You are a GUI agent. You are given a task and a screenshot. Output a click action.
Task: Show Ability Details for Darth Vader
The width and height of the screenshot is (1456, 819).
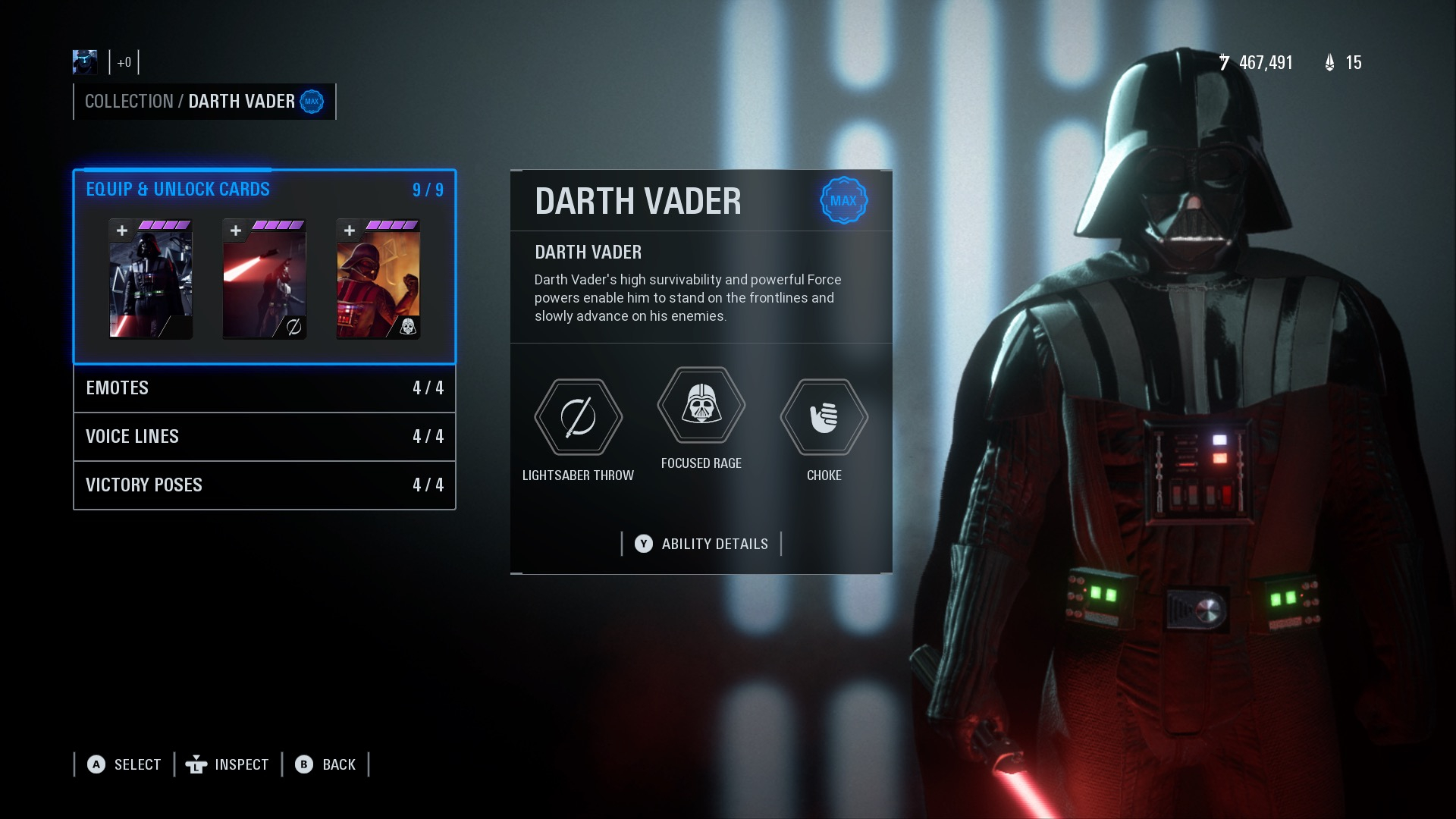point(701,544)
